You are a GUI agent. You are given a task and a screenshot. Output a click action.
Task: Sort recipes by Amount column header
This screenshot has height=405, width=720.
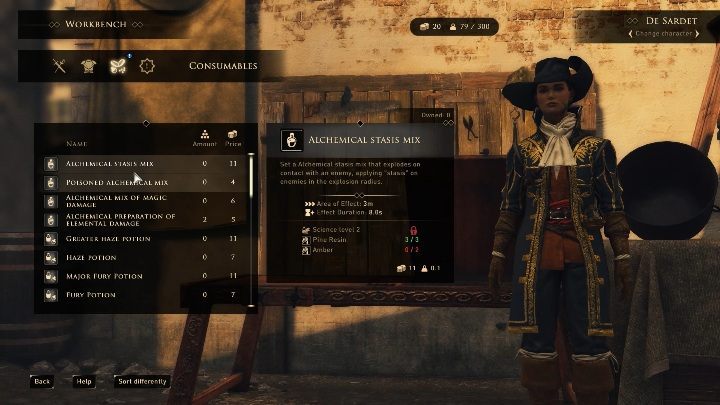click(204, 140)
